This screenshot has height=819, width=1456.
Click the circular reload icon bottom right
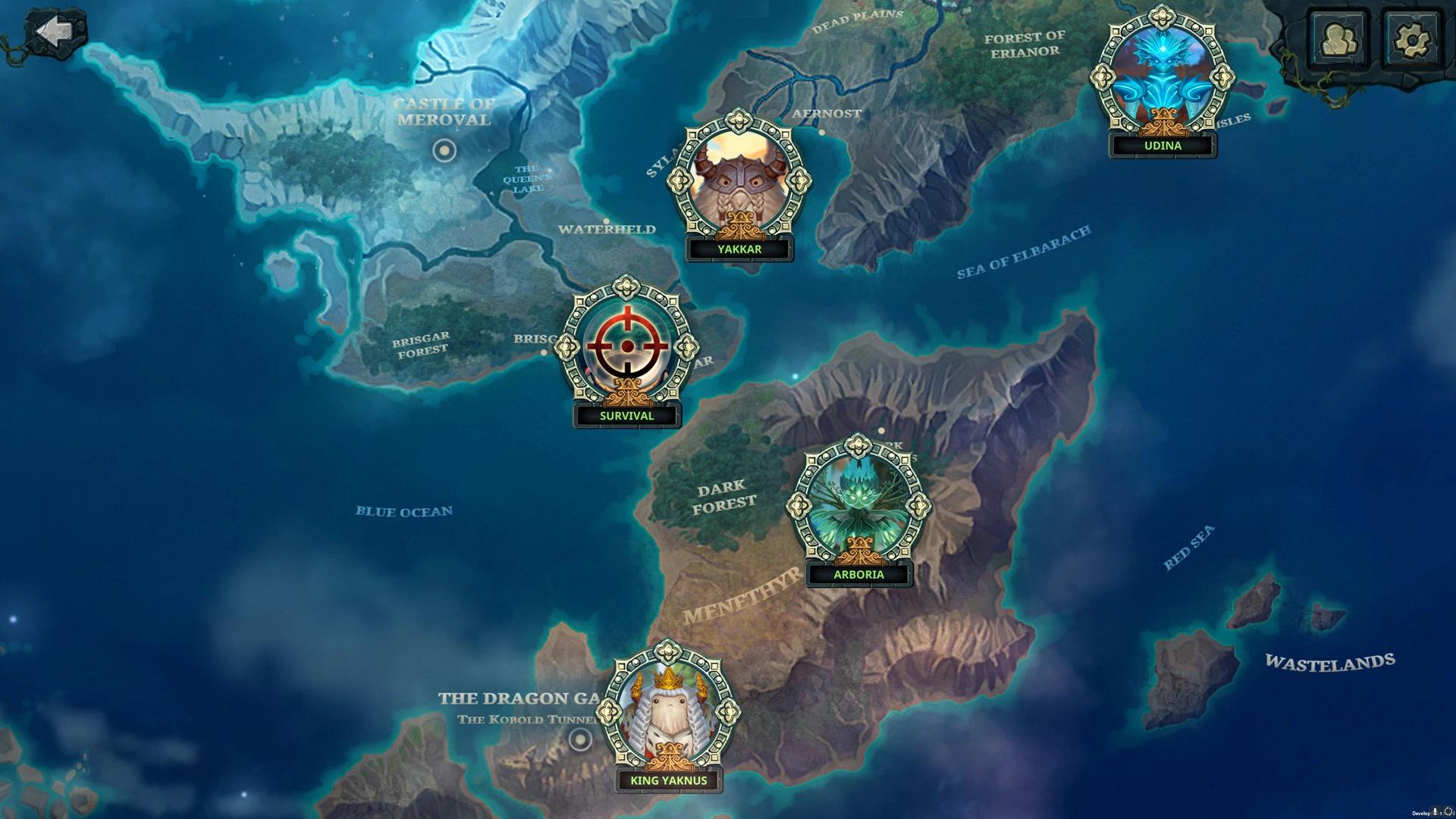pyautogui.click(x=1448, y=811)
